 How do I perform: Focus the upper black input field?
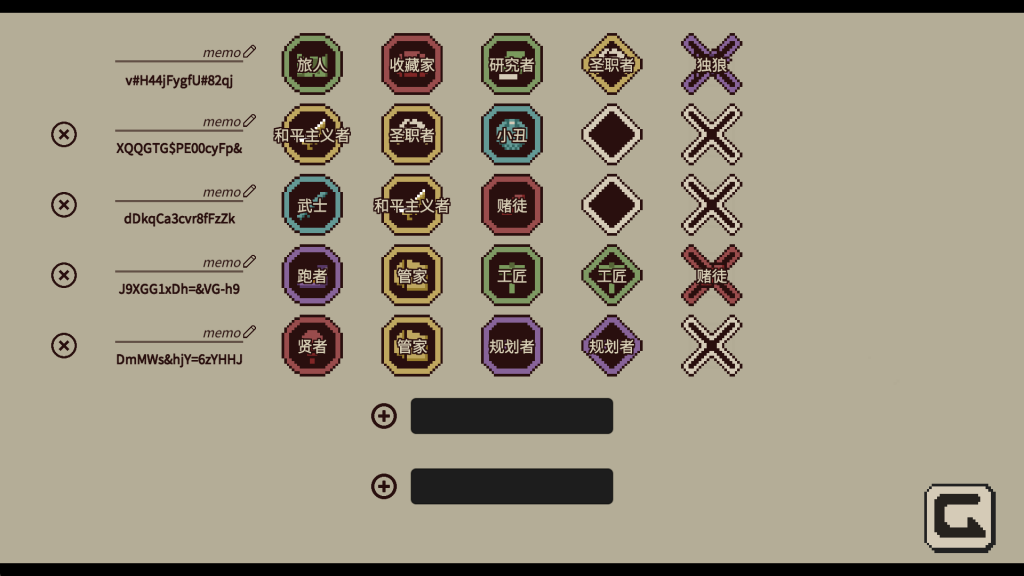(512, 416)
